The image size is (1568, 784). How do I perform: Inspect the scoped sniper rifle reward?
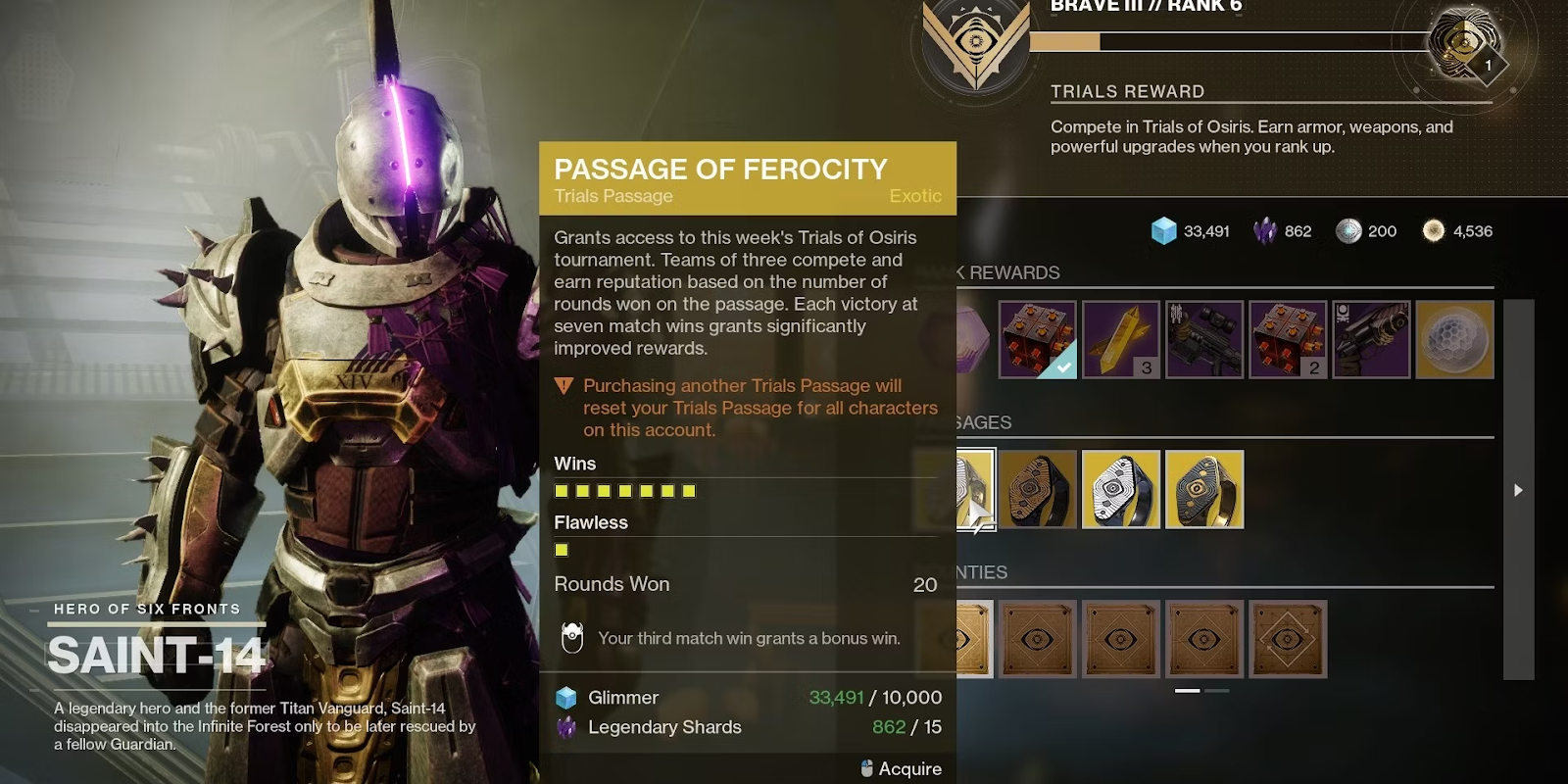[1204, 339]
